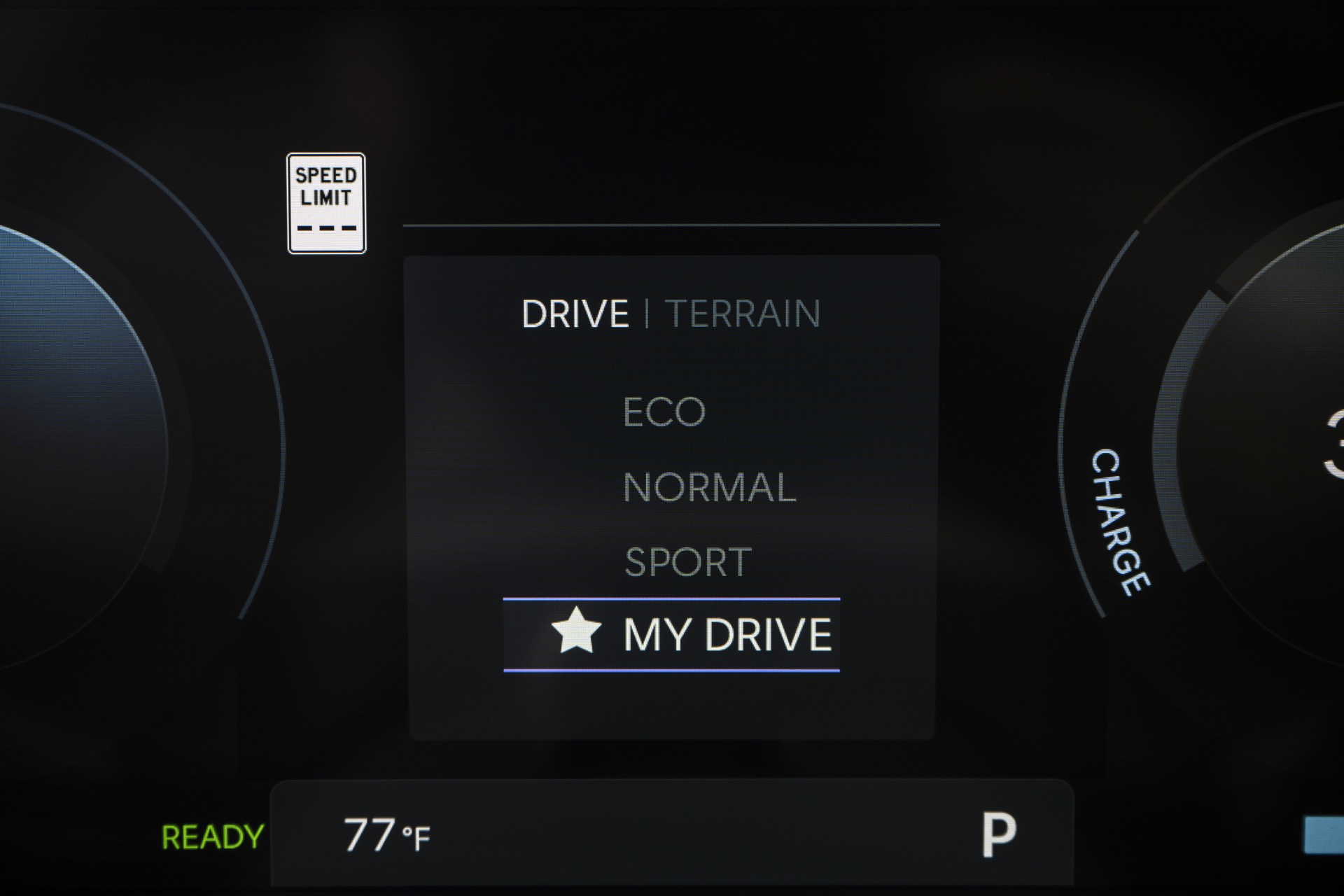The image size is (1344, 896).
Task: Select the P gear position indicator
Action: [x=1000, y=833]
